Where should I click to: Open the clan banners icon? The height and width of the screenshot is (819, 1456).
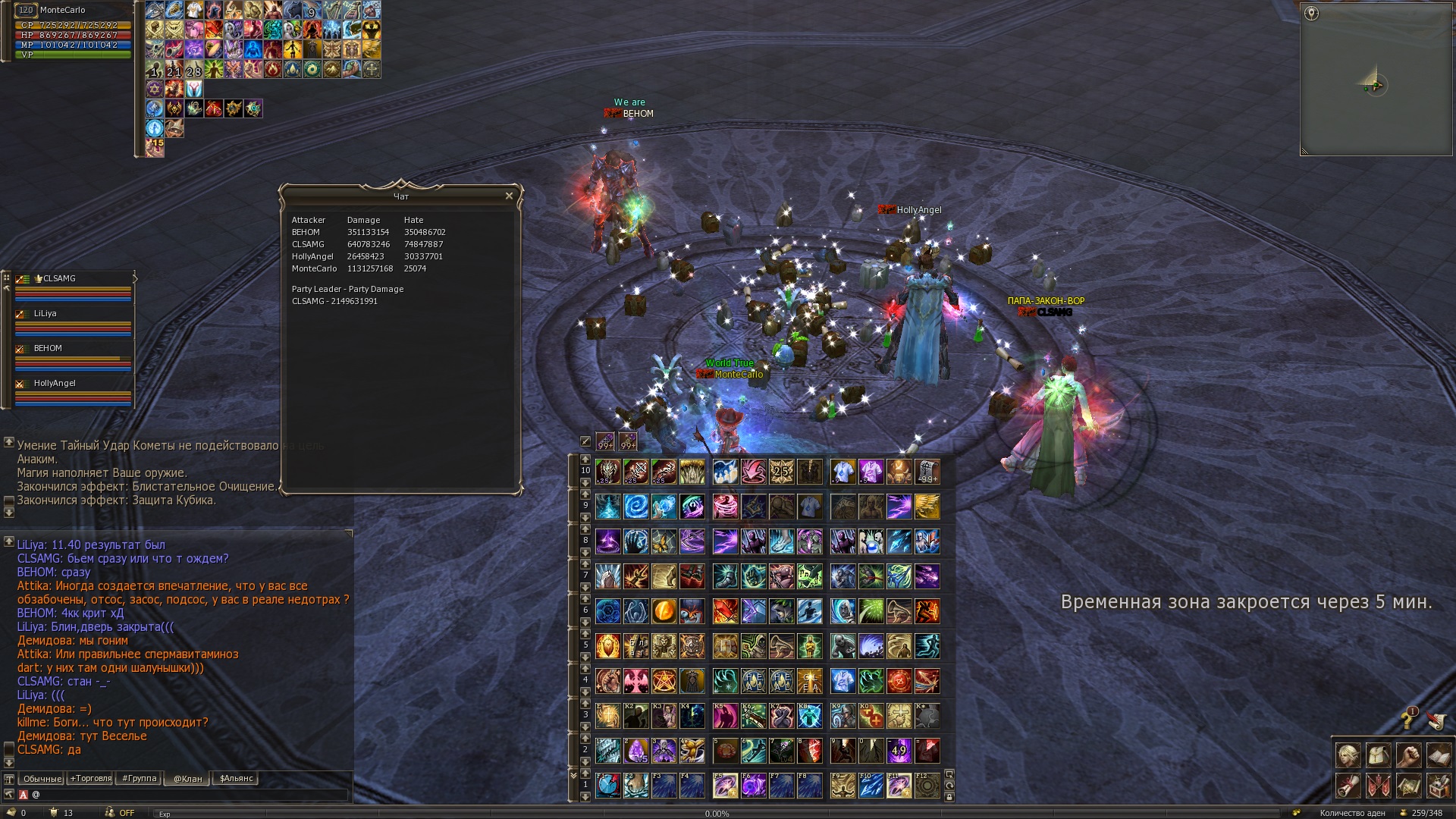pos(1378,786)
